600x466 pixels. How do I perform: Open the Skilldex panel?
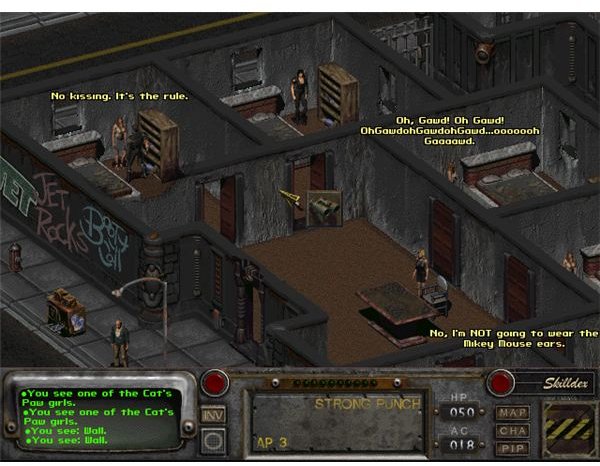click(x=547, y=383)
